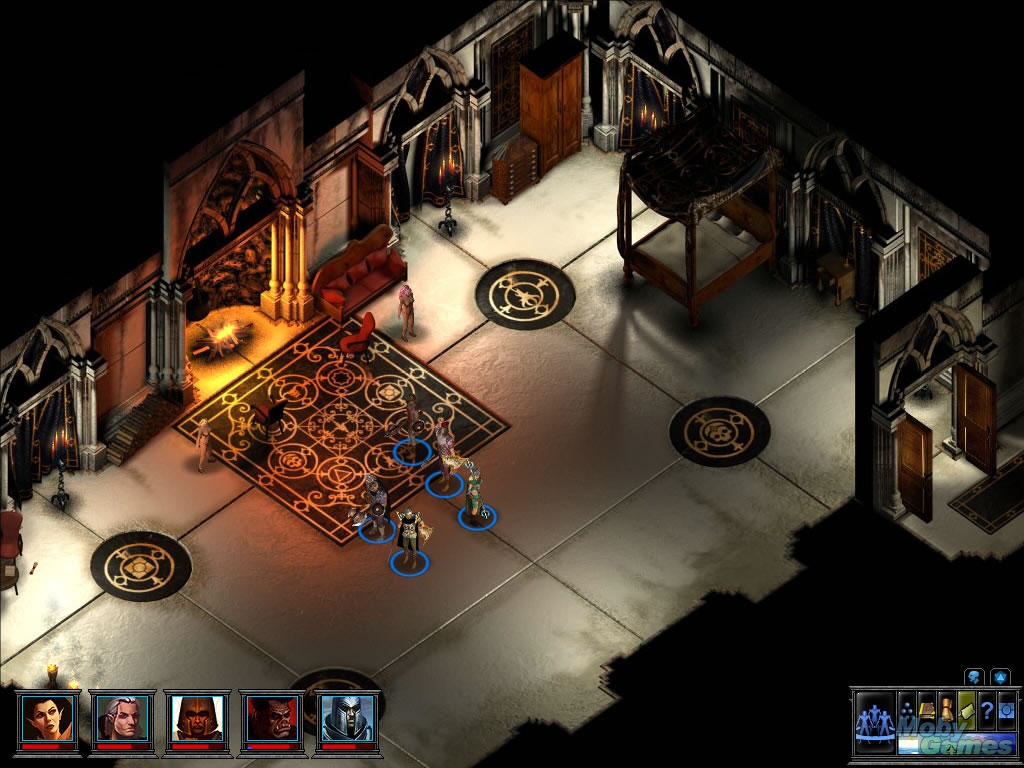Viewport: 1024px width, 768px height.
Task: Choose the brown hooded character portrait
Action: click(197, 716)
